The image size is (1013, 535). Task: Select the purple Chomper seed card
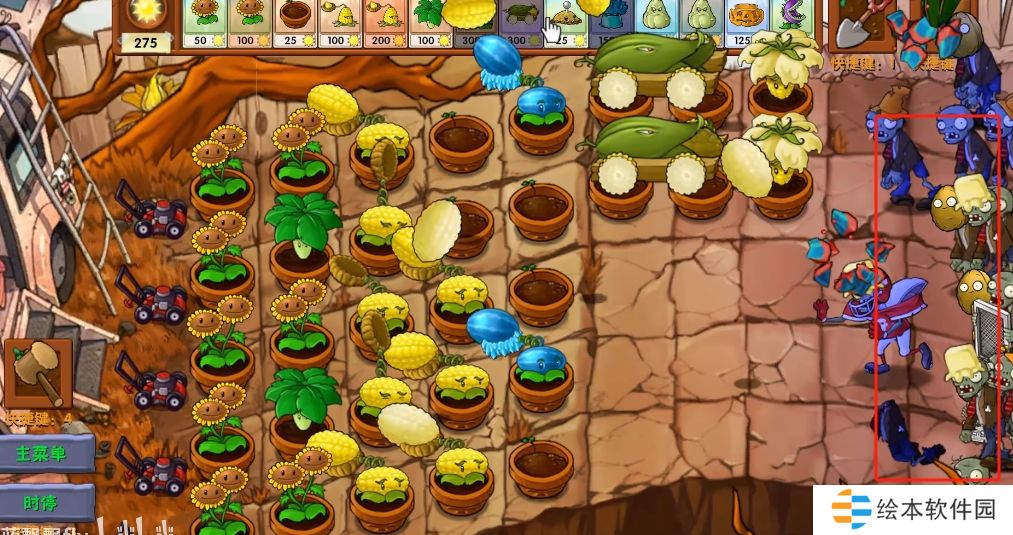pyautogui.click(x=790, y=24)
